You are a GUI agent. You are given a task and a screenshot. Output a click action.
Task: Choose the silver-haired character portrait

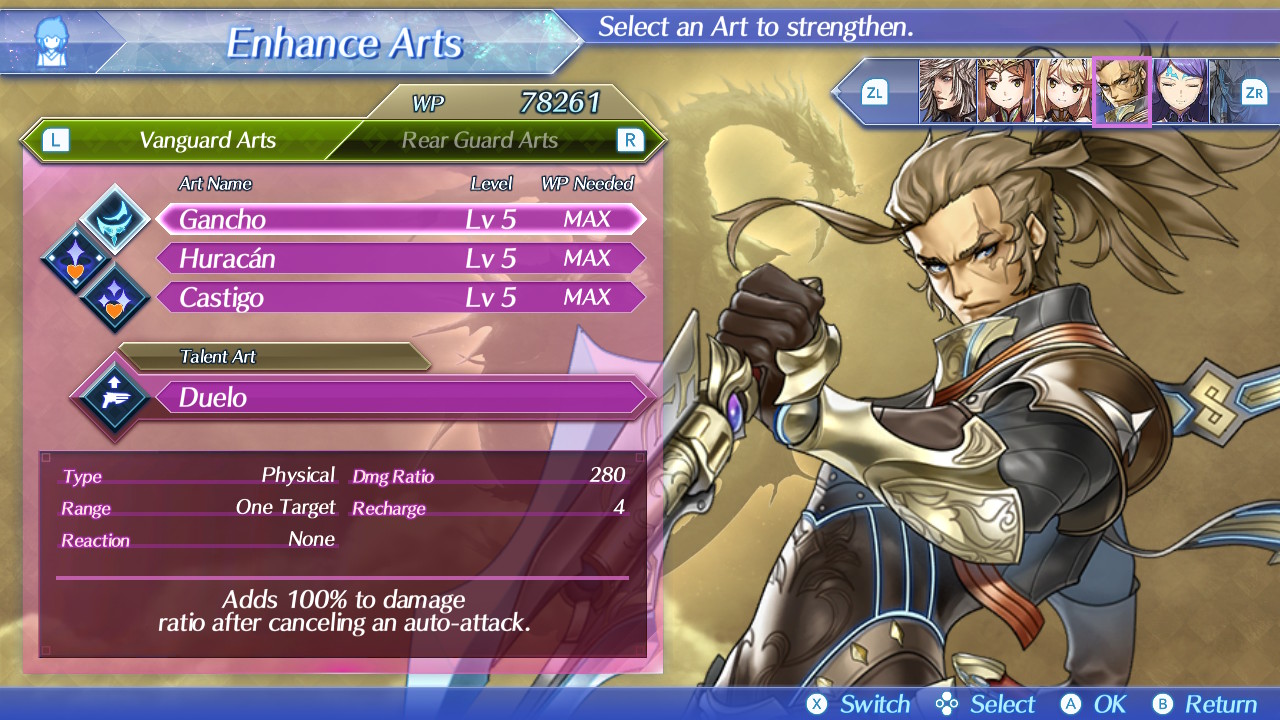pyautogui.click(x=947, y=92)
